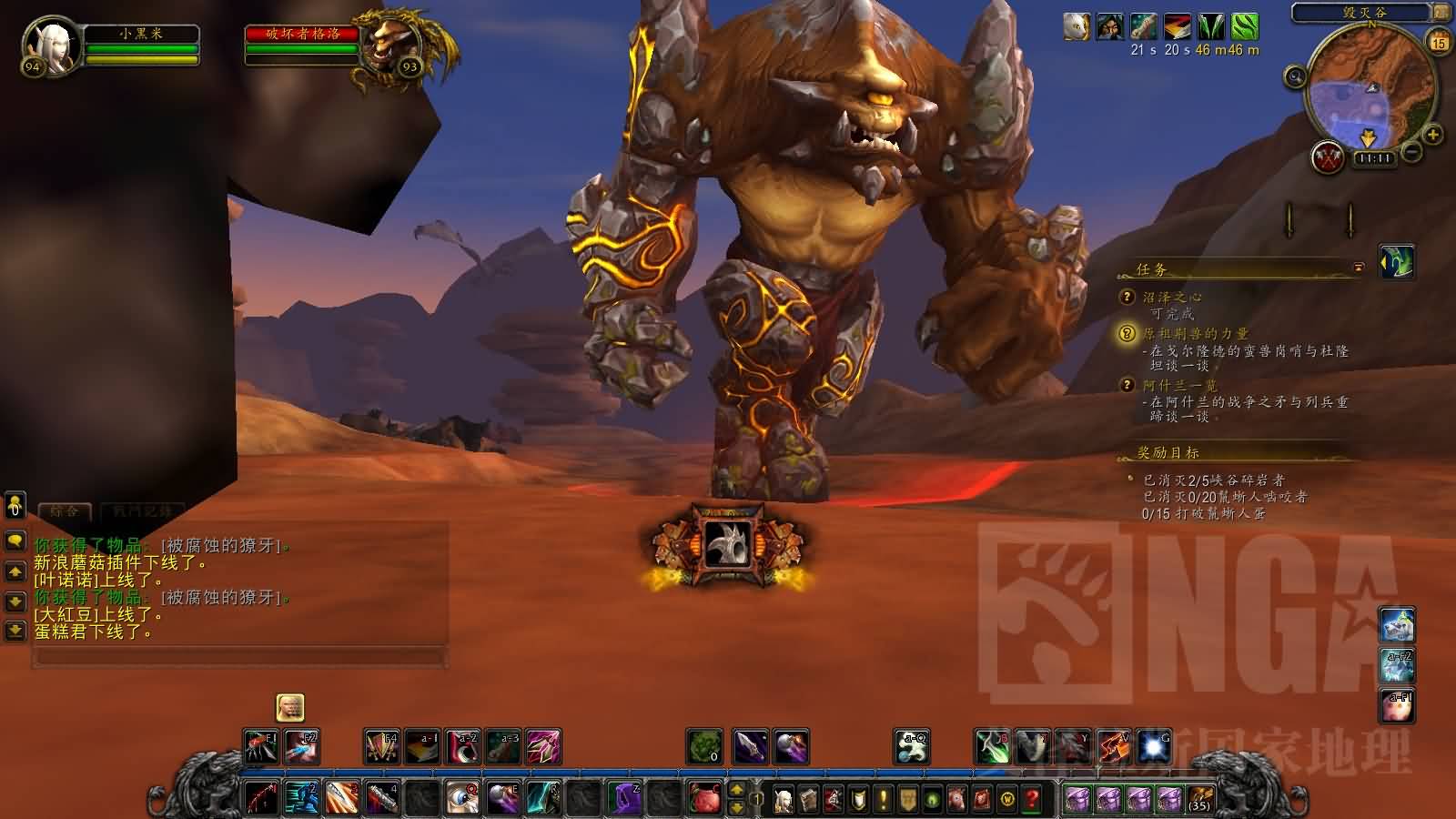Zoom out with the minimap minus button
Viewport: 1456px width, 819px height.
(x=1412, y=152)
